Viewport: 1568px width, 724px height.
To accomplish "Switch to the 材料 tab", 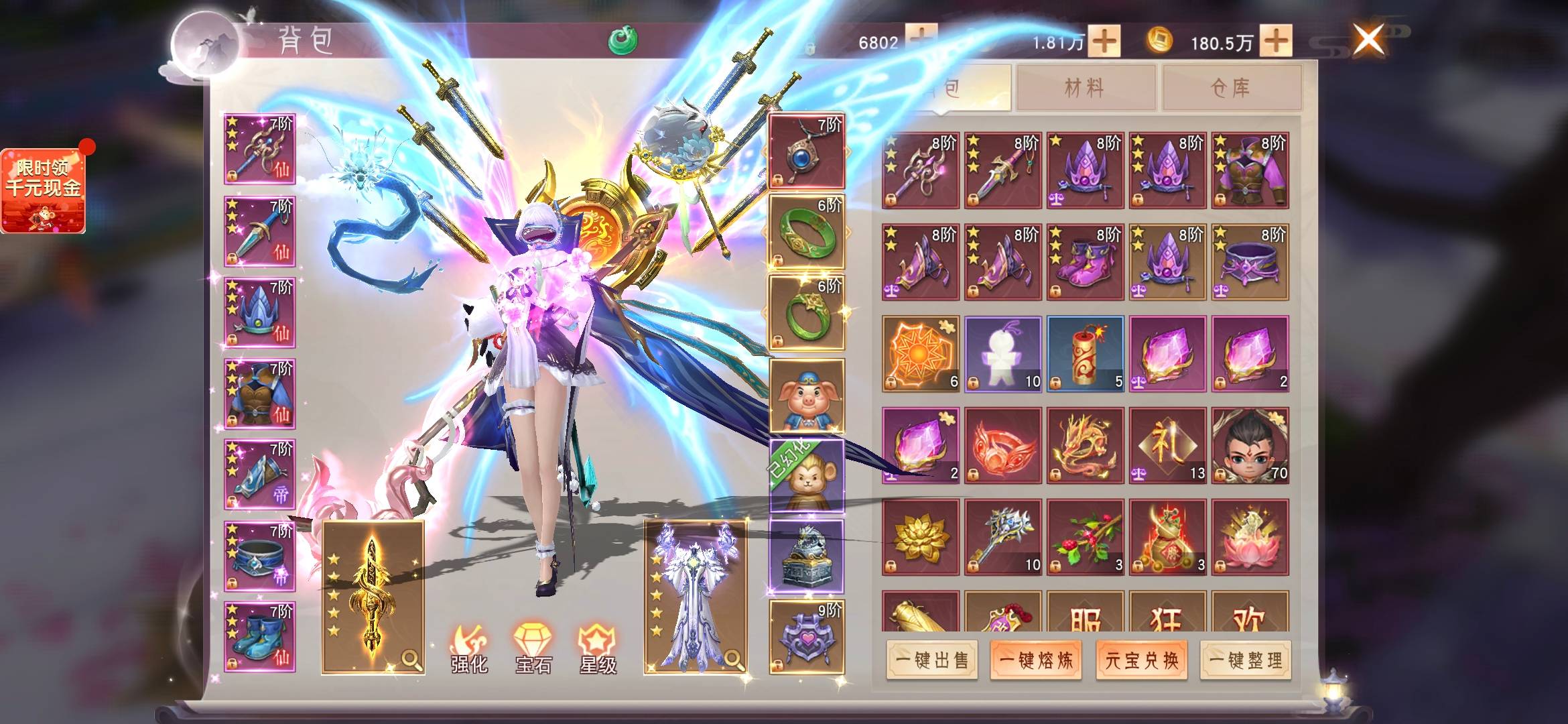I will [1085, 87].
